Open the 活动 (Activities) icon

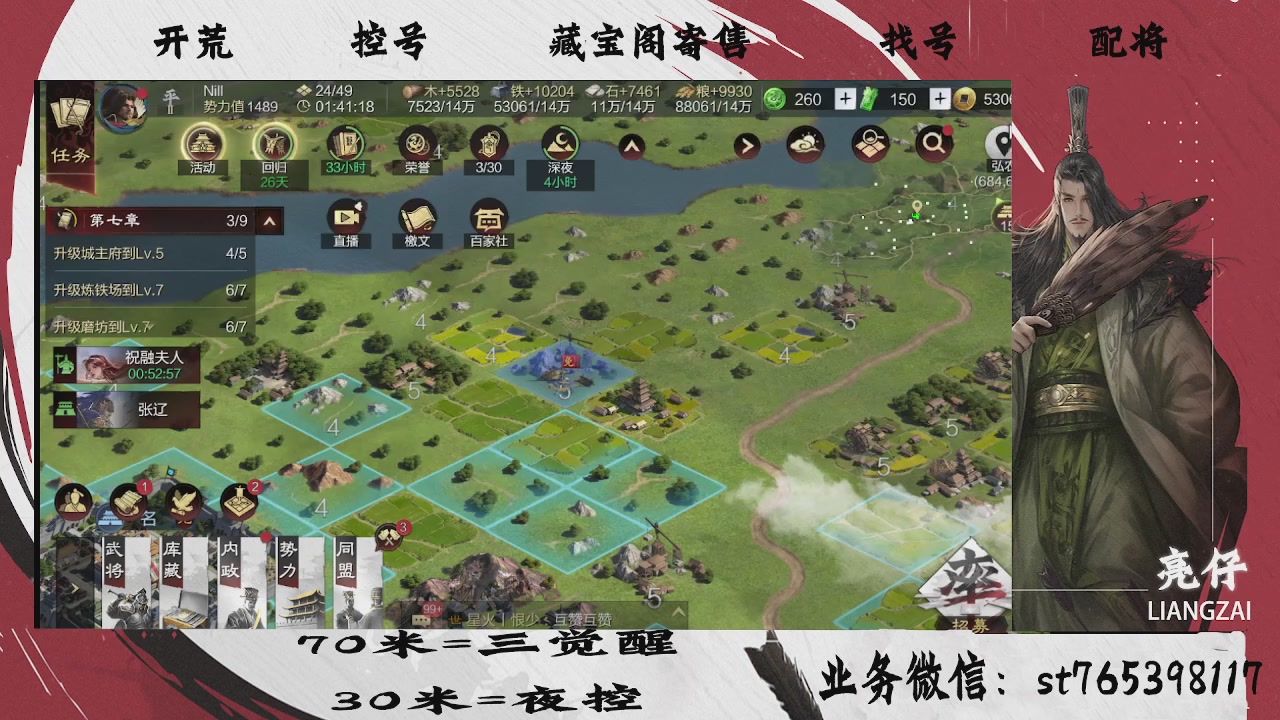[203, 145]
